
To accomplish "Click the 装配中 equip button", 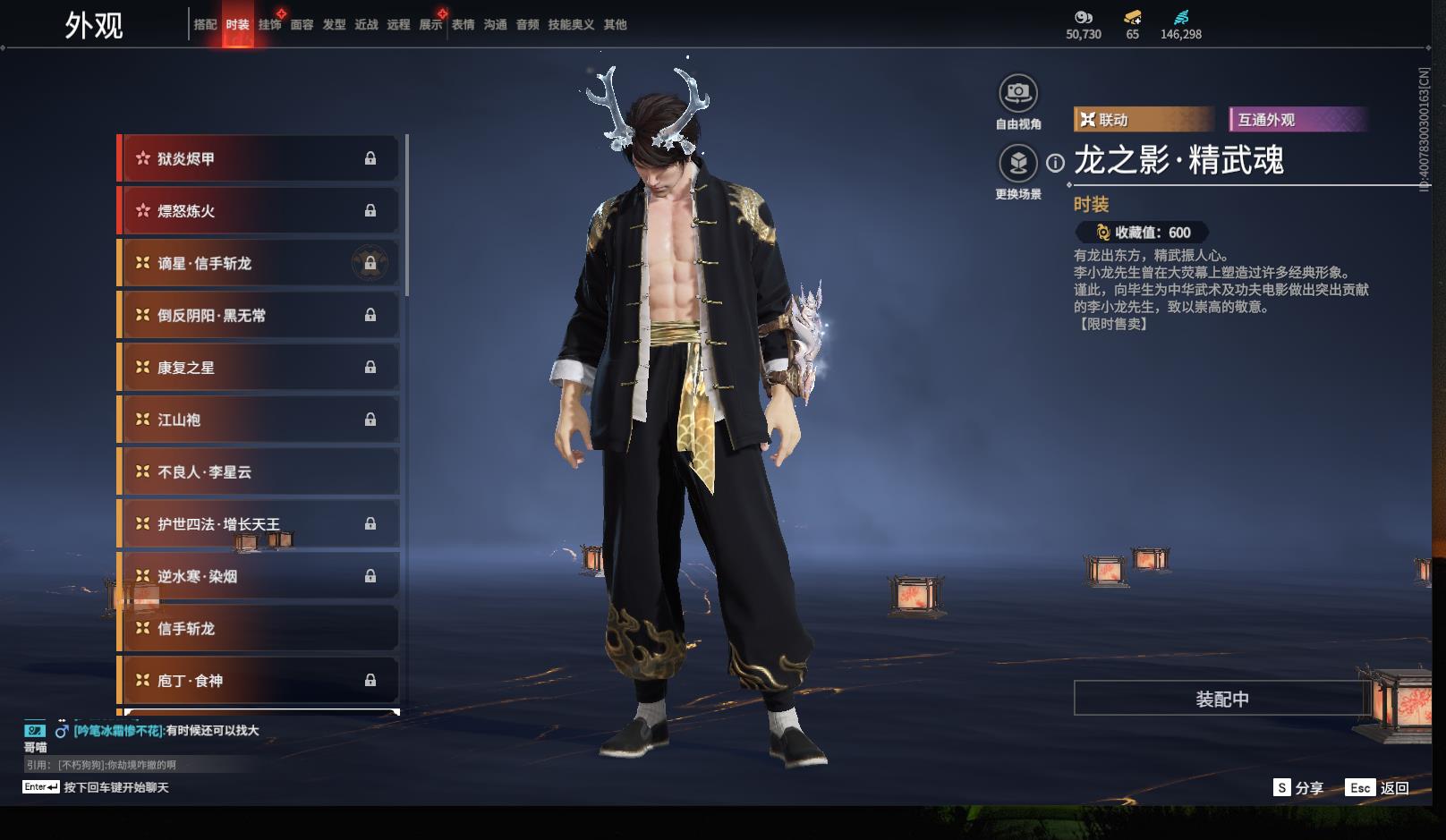I will click(1221, 699).
